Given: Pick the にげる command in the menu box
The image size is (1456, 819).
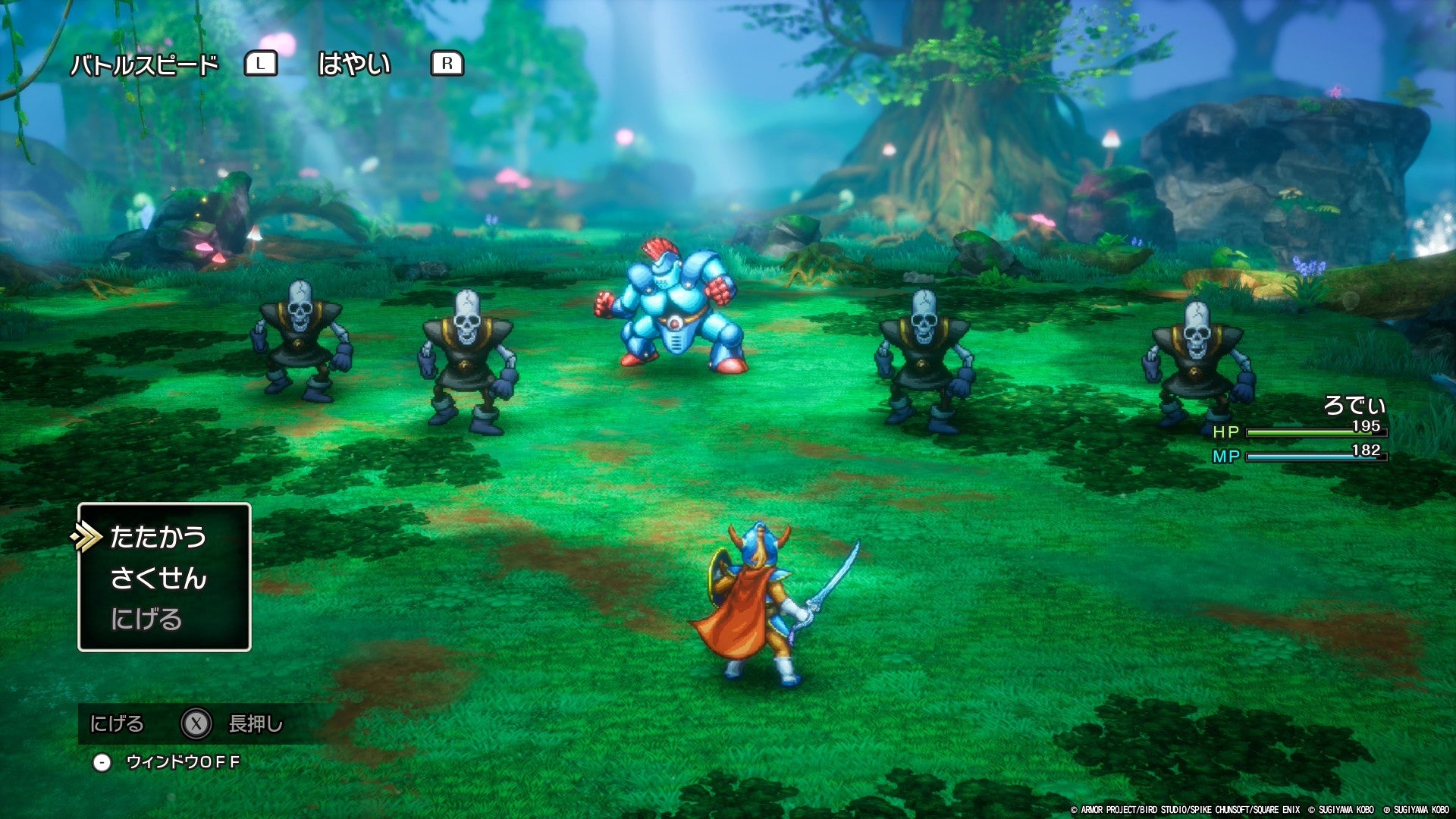Looking at the screenshot, I should pos(146,620).
